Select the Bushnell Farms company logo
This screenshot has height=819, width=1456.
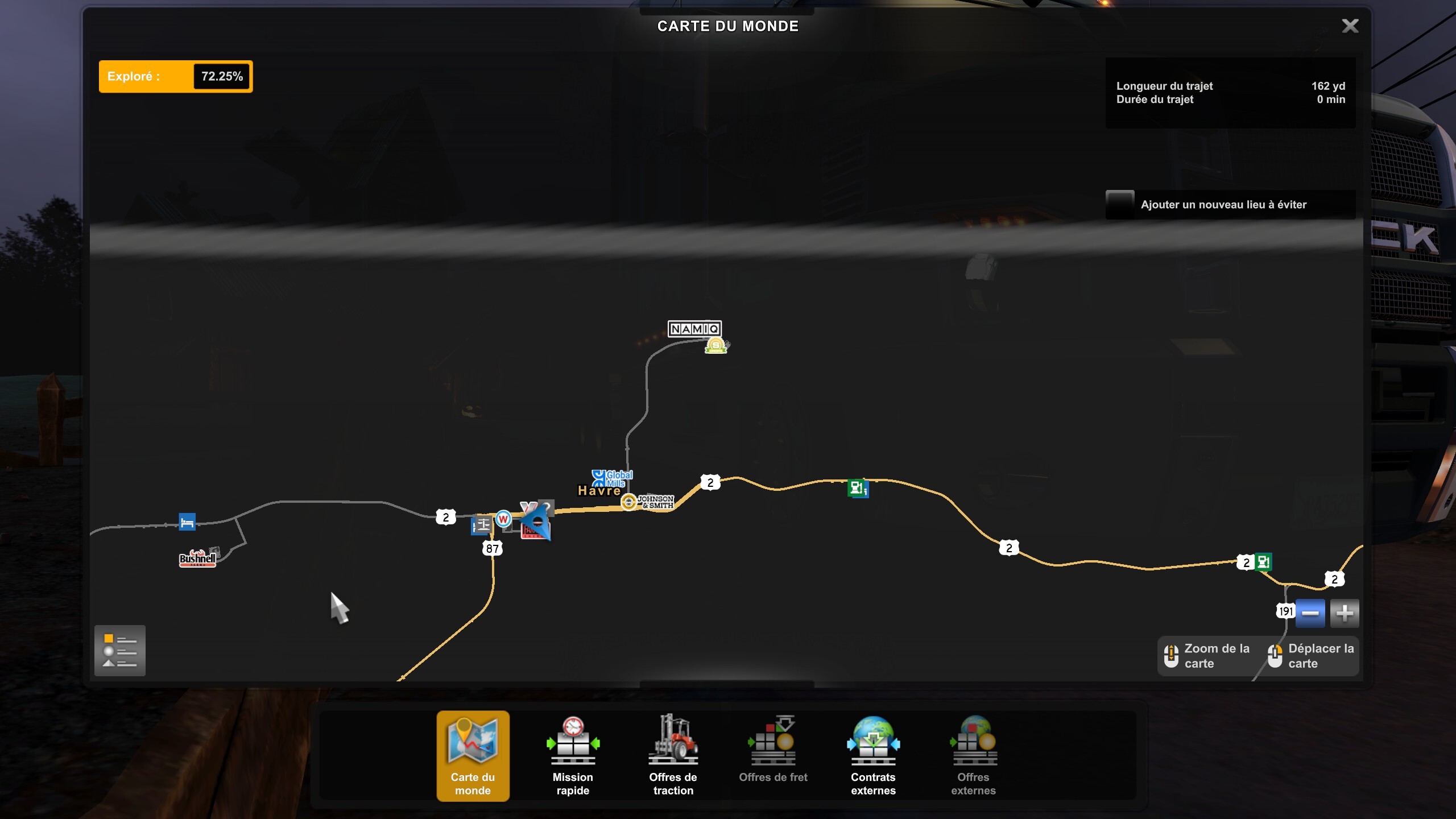coord(198,559)
